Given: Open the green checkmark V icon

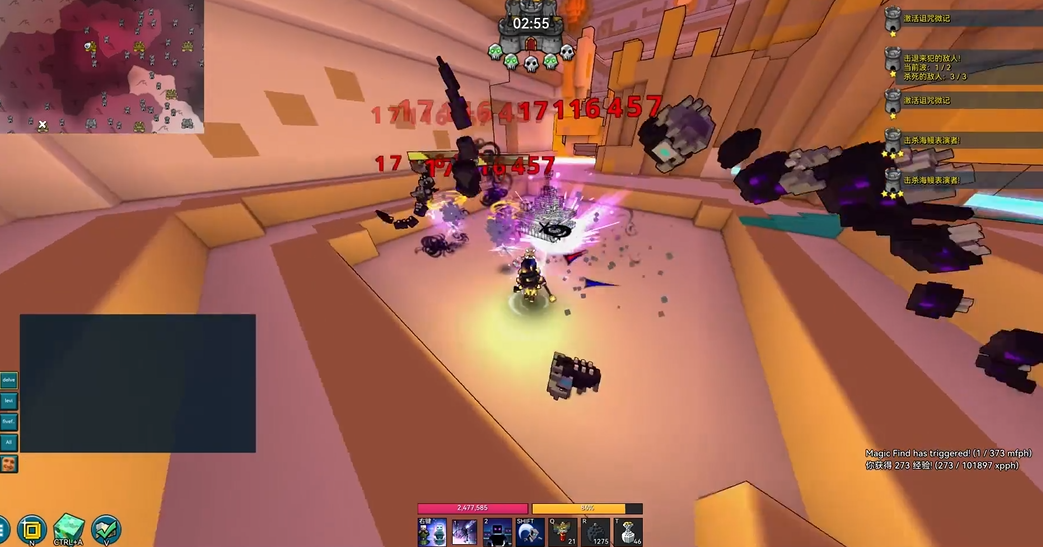Looking at the screenshot, I should pyautogui.click(x=106, y=529).
